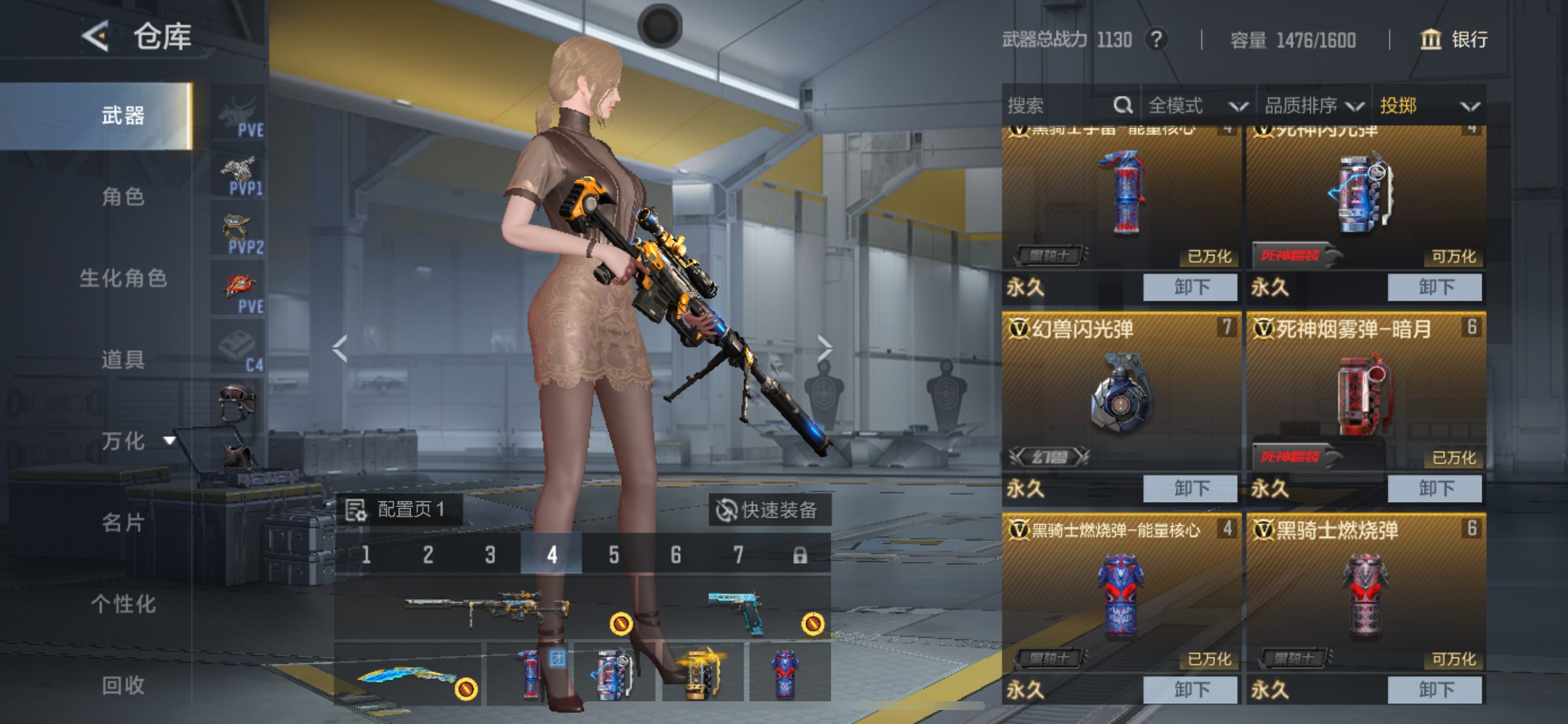
Task: Switch to loadout slot 5
Action: [x=614, y=554]
